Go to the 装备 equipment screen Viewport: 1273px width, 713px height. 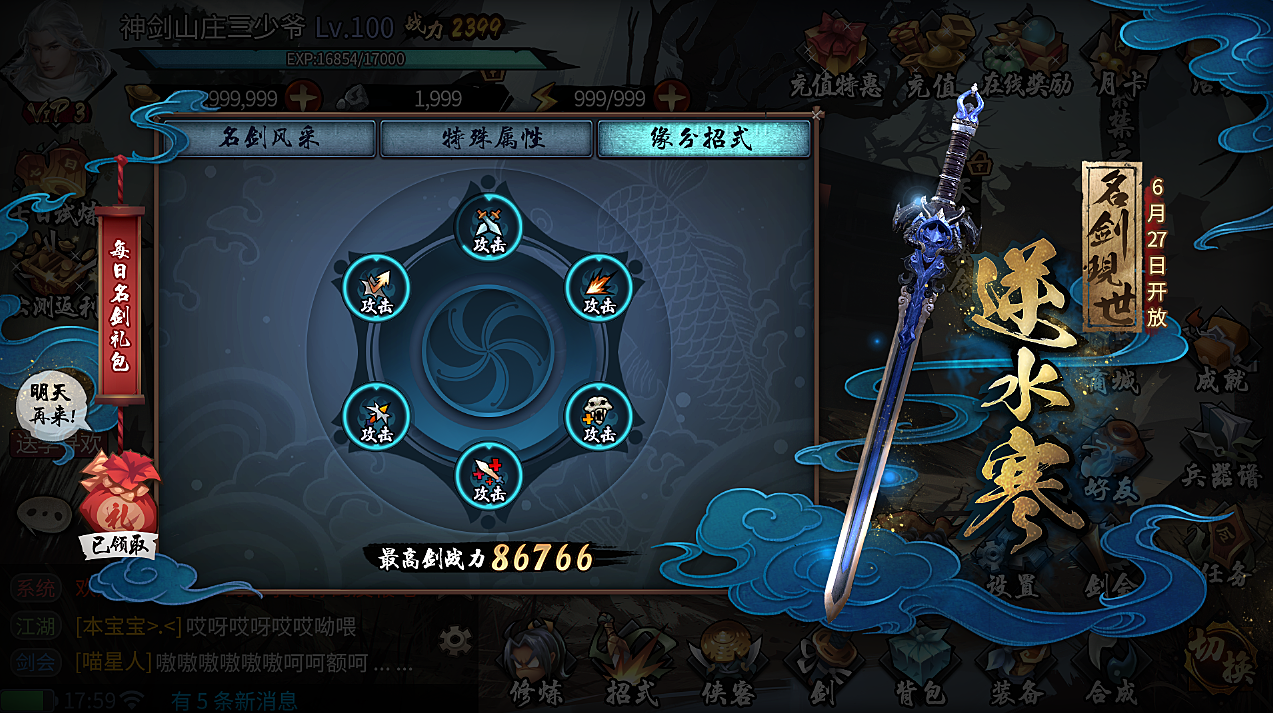click(1016, 665)
